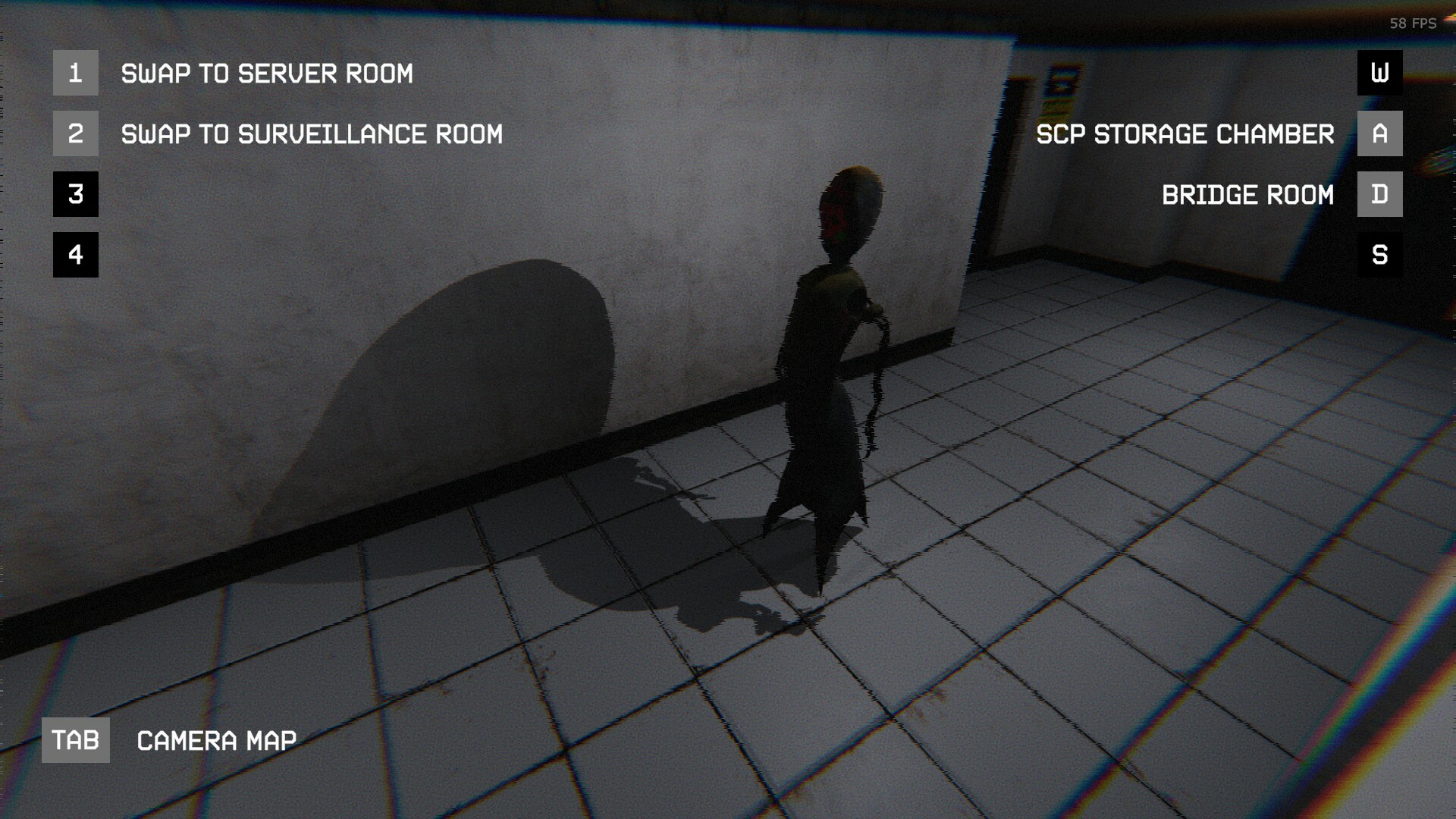Click the A key beside SCP Storage Chamber
1456x819 pixels.
click(x=1379, y=134)
